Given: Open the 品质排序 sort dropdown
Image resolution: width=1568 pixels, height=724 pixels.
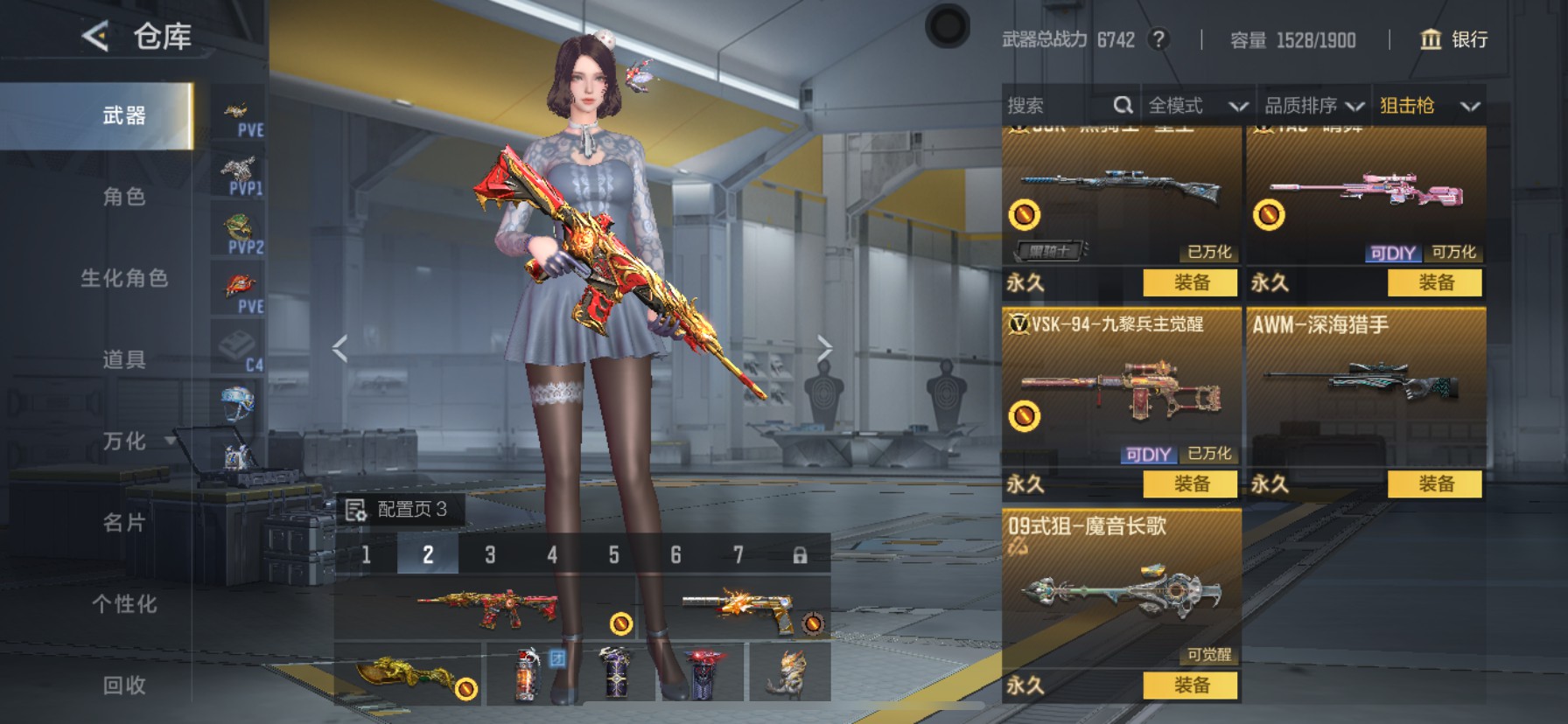Looking at the screenshot, I should (x=1313, y=106).
